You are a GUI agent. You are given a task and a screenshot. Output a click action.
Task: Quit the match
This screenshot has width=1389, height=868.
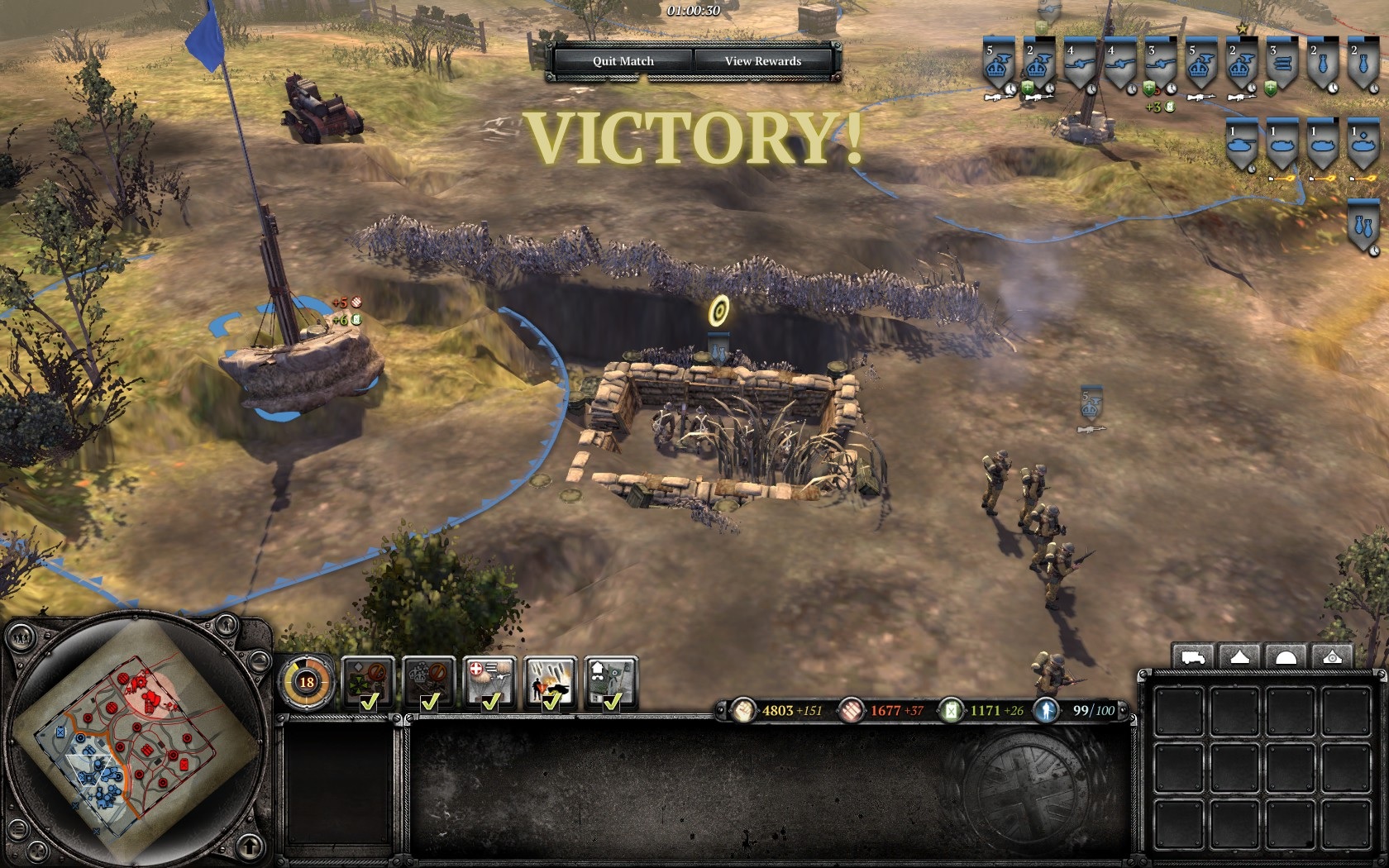click(623, 61)
